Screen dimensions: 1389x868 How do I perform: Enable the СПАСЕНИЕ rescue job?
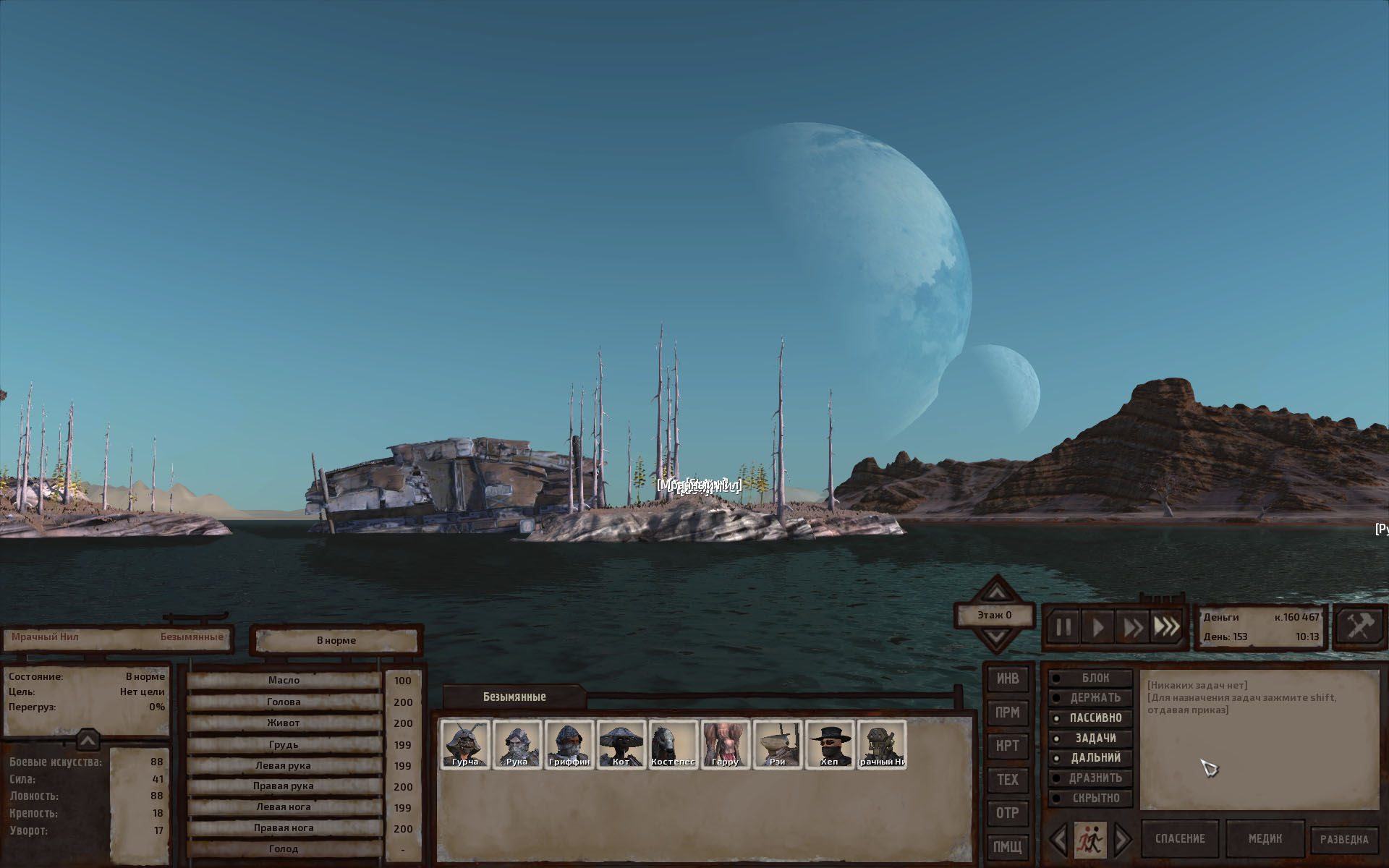[x=1180, y=839]
